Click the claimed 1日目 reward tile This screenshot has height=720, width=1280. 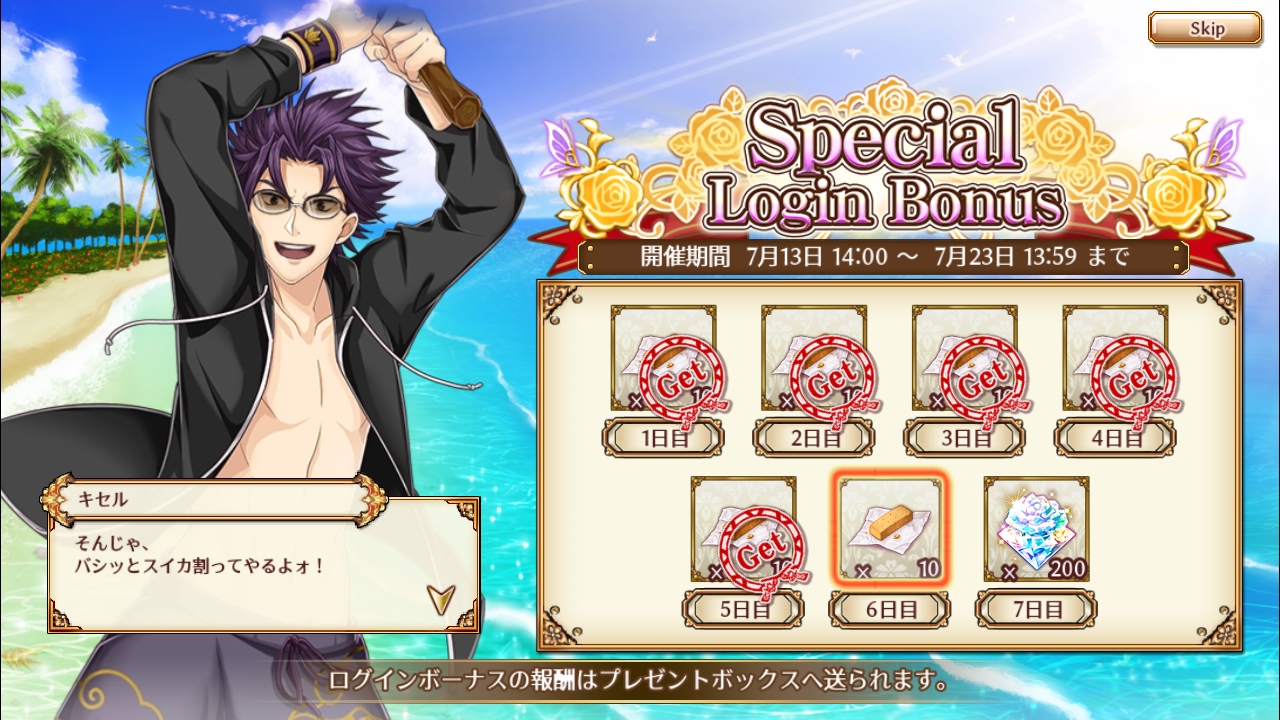pos(664,359)
